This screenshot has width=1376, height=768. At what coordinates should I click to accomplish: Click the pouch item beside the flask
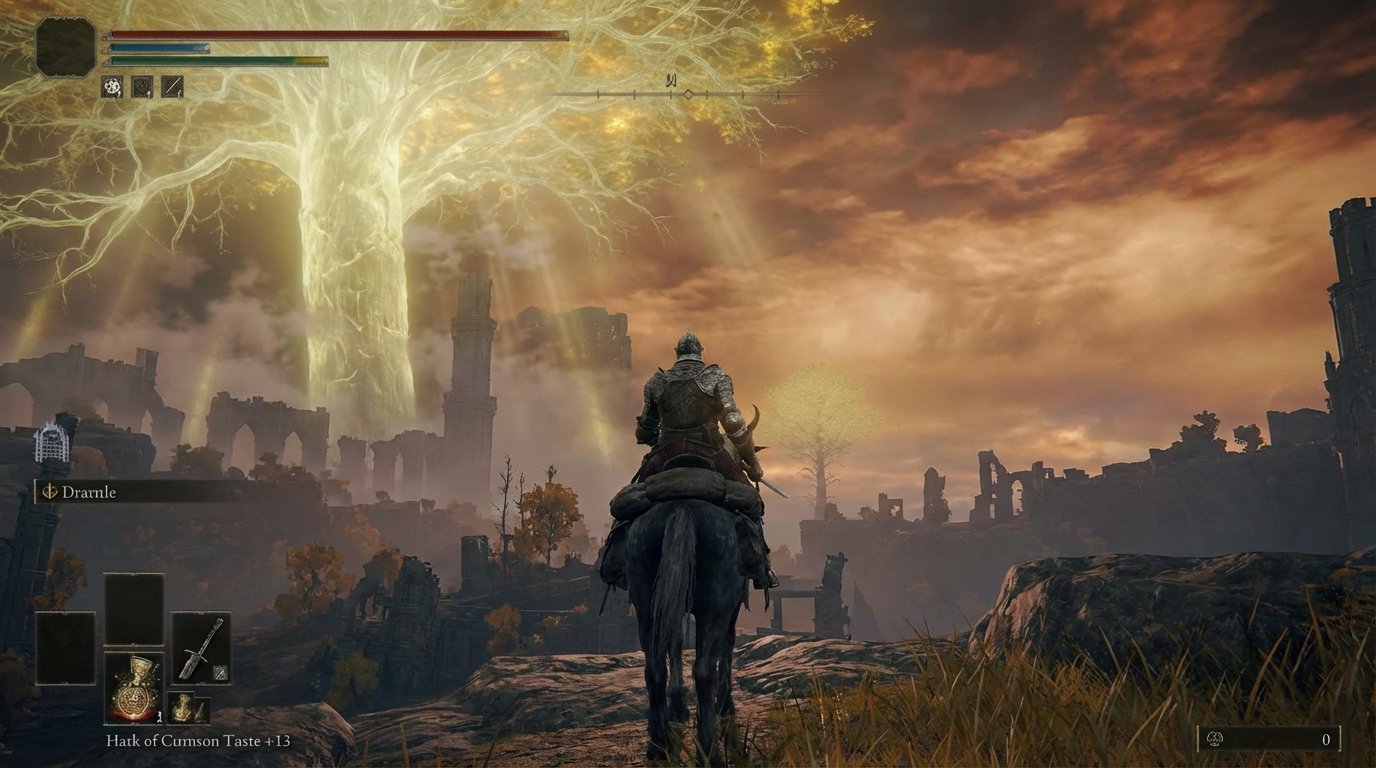(x=183, y=706)
